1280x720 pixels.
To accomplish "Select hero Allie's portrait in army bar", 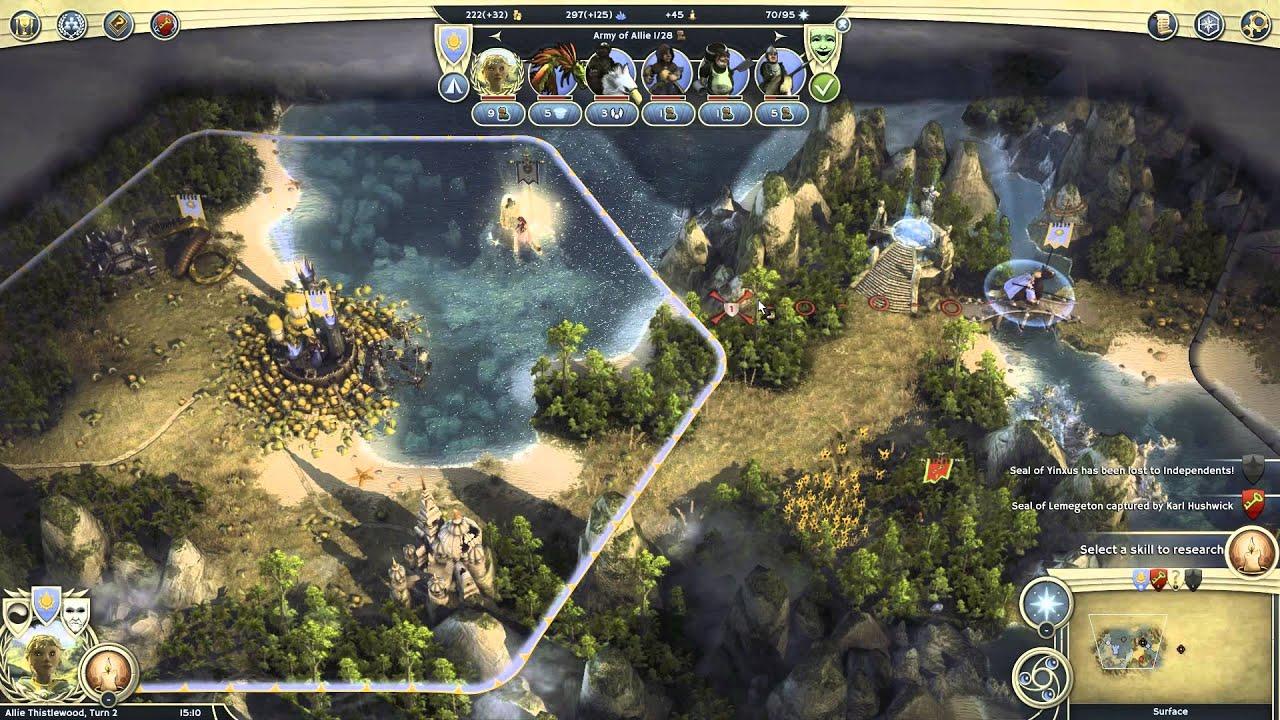I will (497, 72).
